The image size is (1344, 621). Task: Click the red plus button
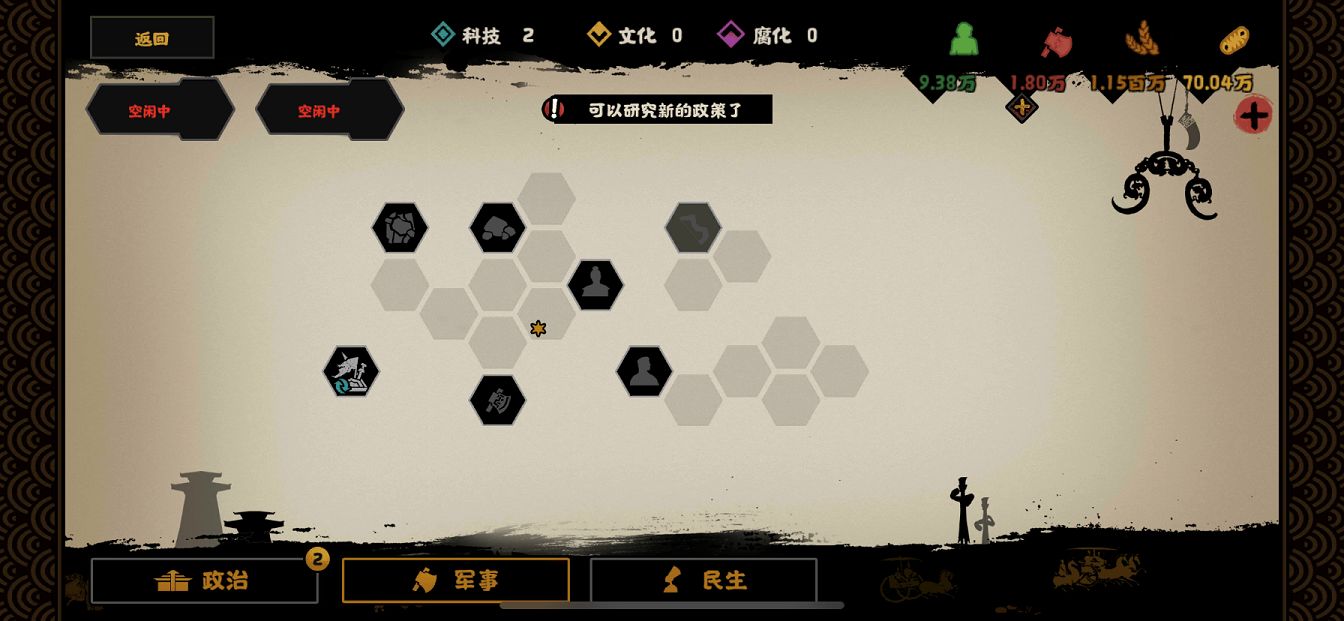(x=1253, y=115)
